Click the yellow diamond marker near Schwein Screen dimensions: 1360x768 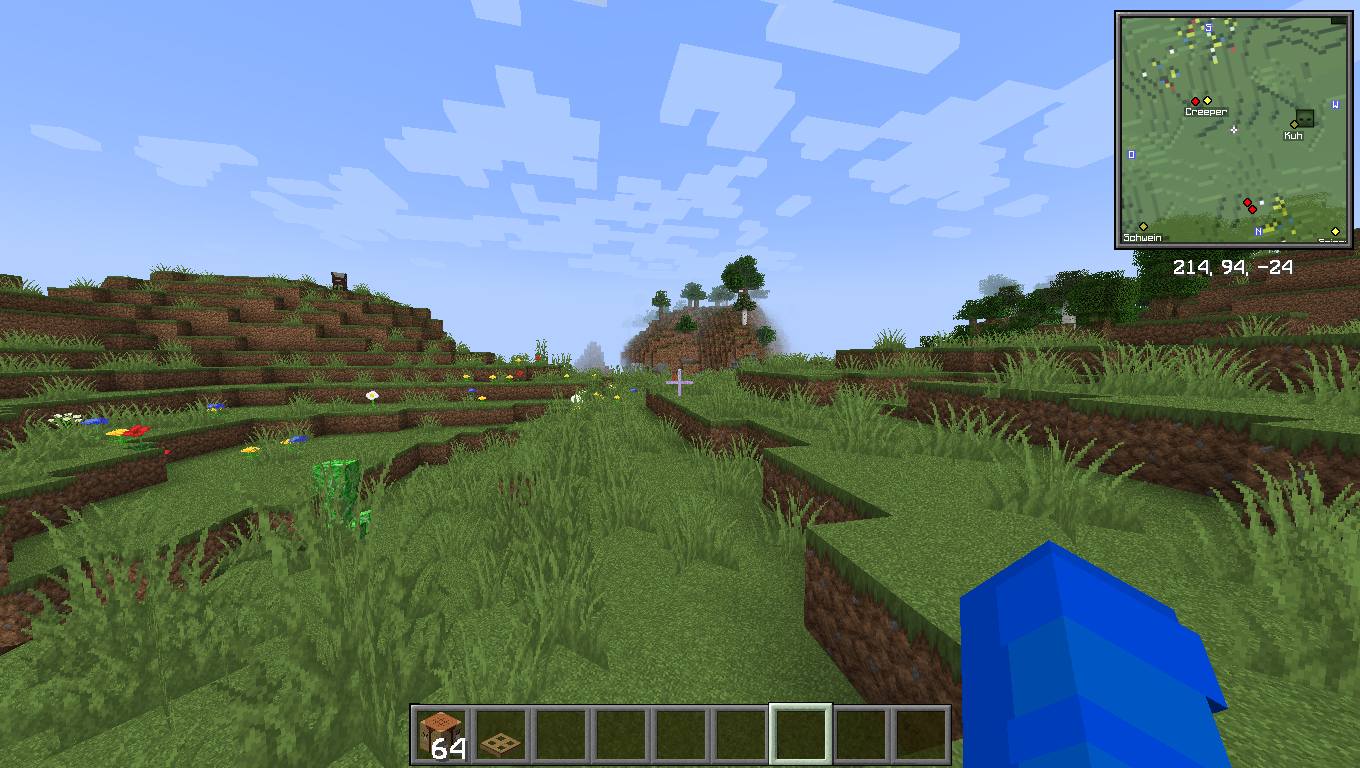pos(1144,225)
